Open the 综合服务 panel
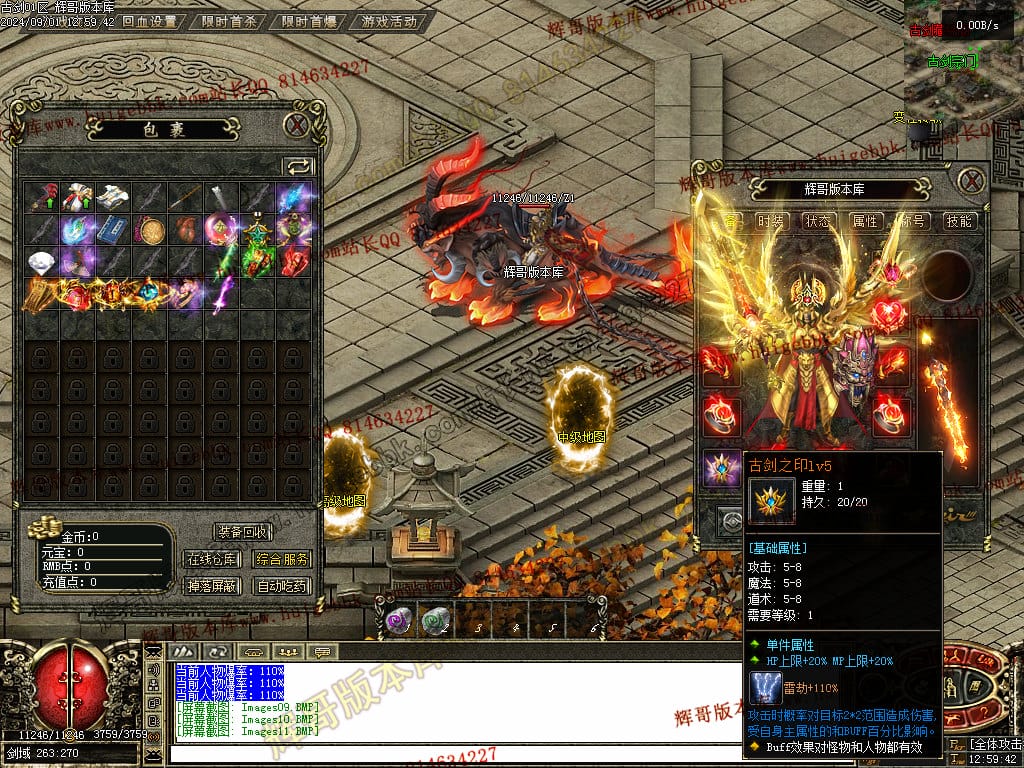1024x768 pixels. 282,559
